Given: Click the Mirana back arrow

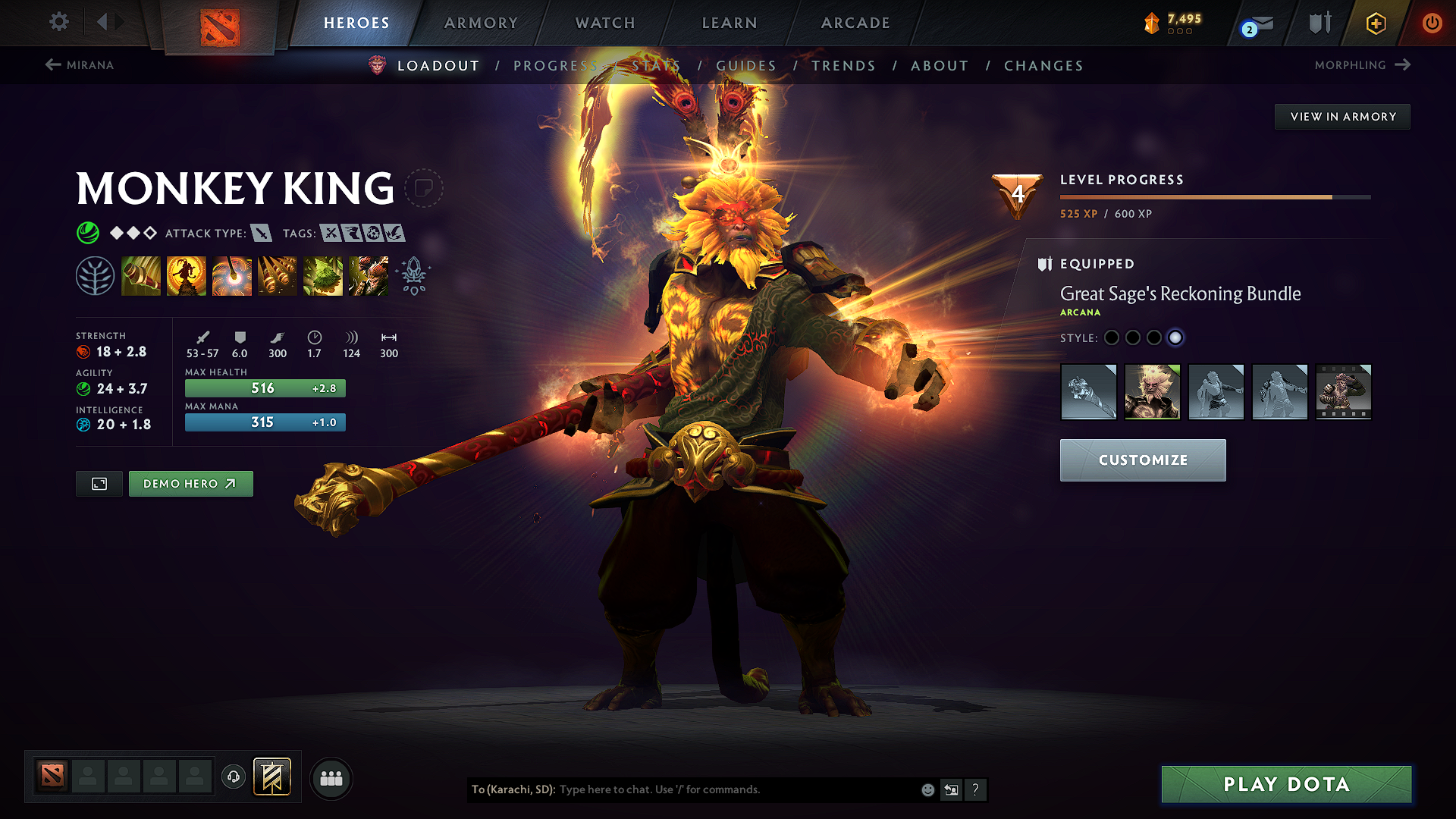Looking at the screenshot, I should tap(52, 64).
